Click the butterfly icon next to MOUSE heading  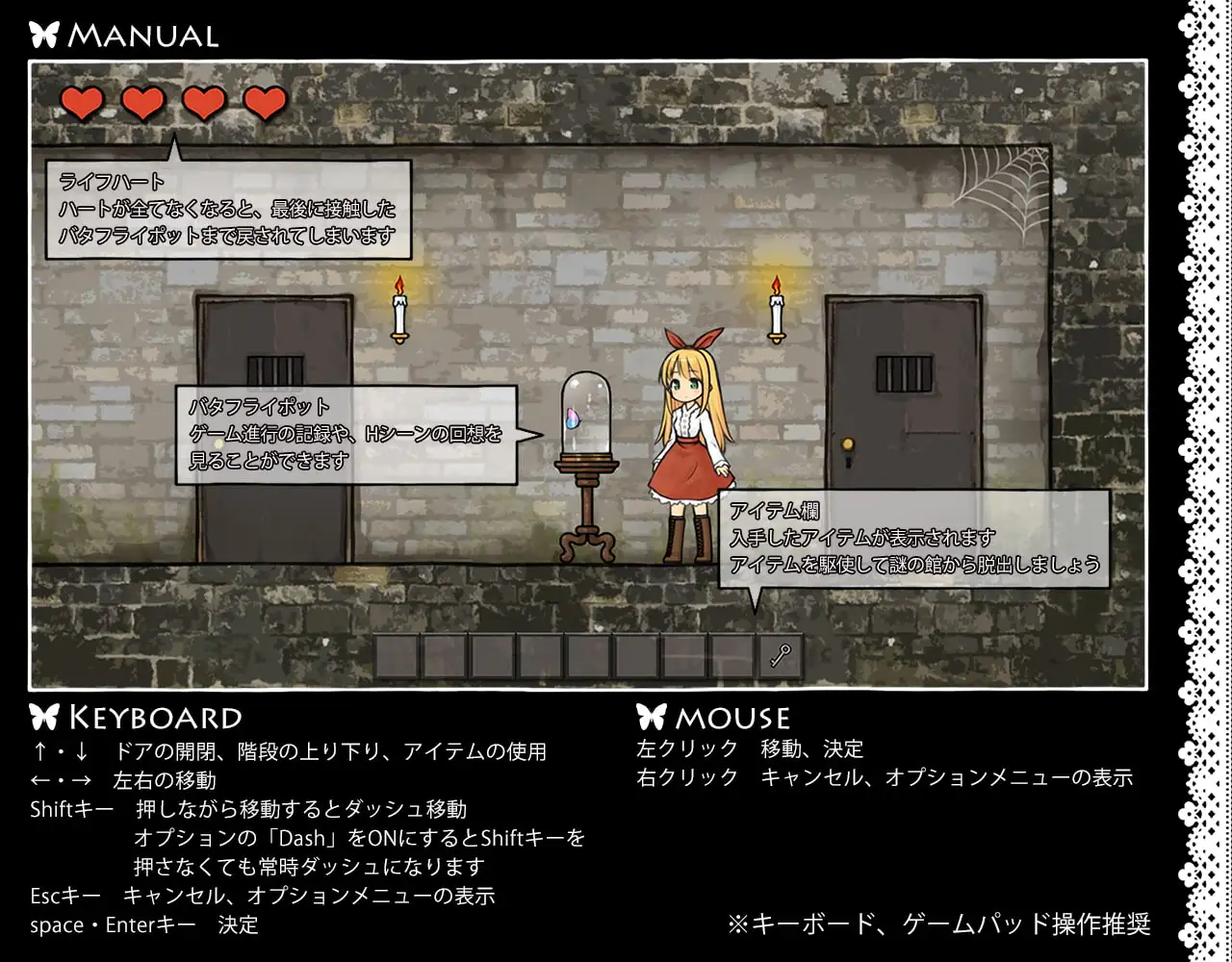[651, 715]
